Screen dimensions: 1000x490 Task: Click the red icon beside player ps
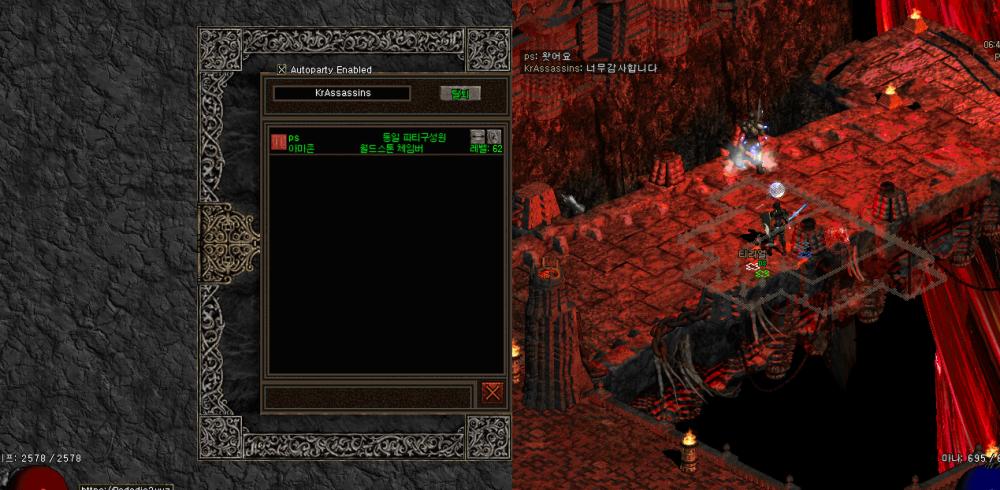click(278, 142)
